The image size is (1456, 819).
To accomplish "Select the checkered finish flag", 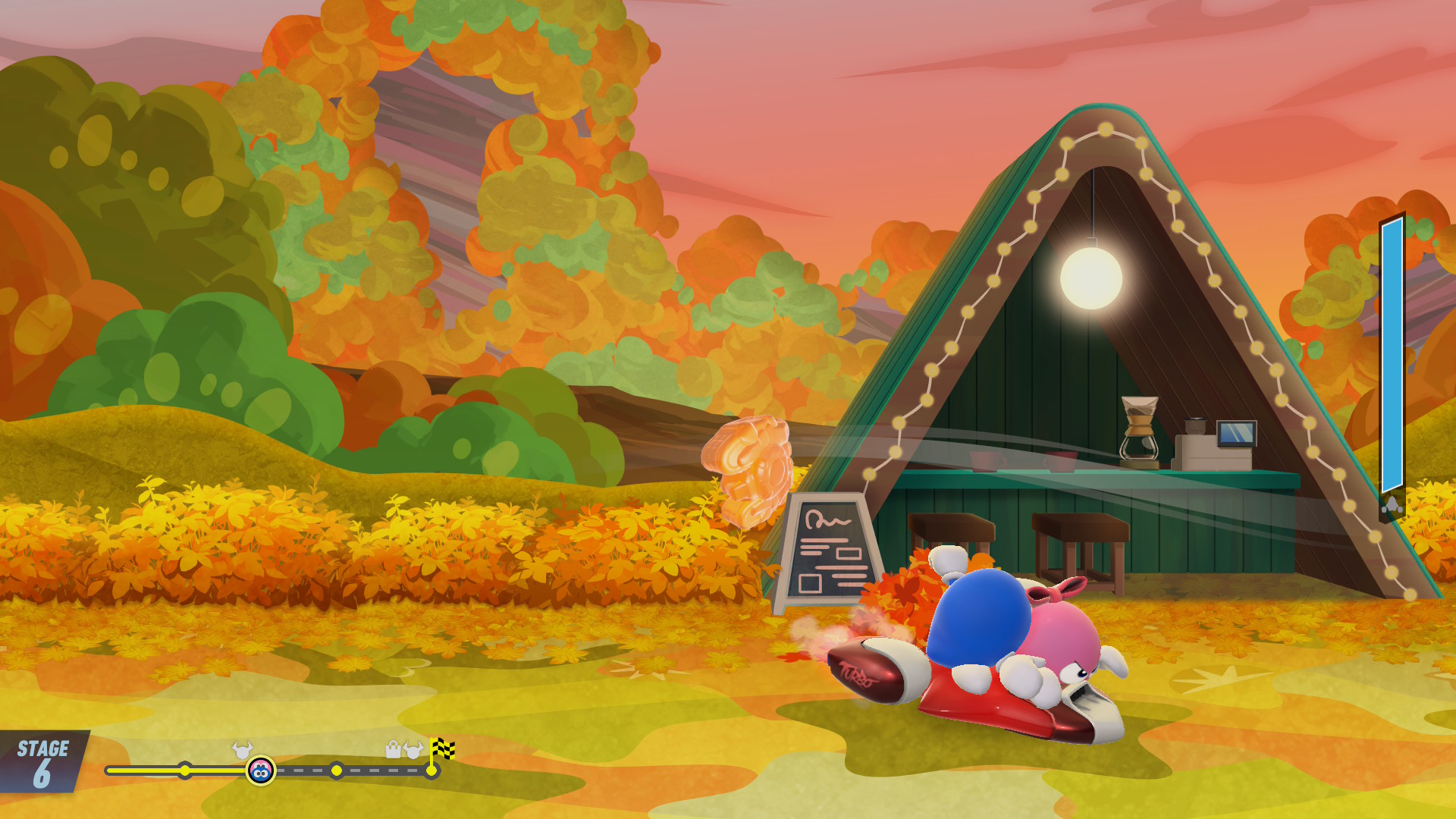I will click(x=442, y=750).
